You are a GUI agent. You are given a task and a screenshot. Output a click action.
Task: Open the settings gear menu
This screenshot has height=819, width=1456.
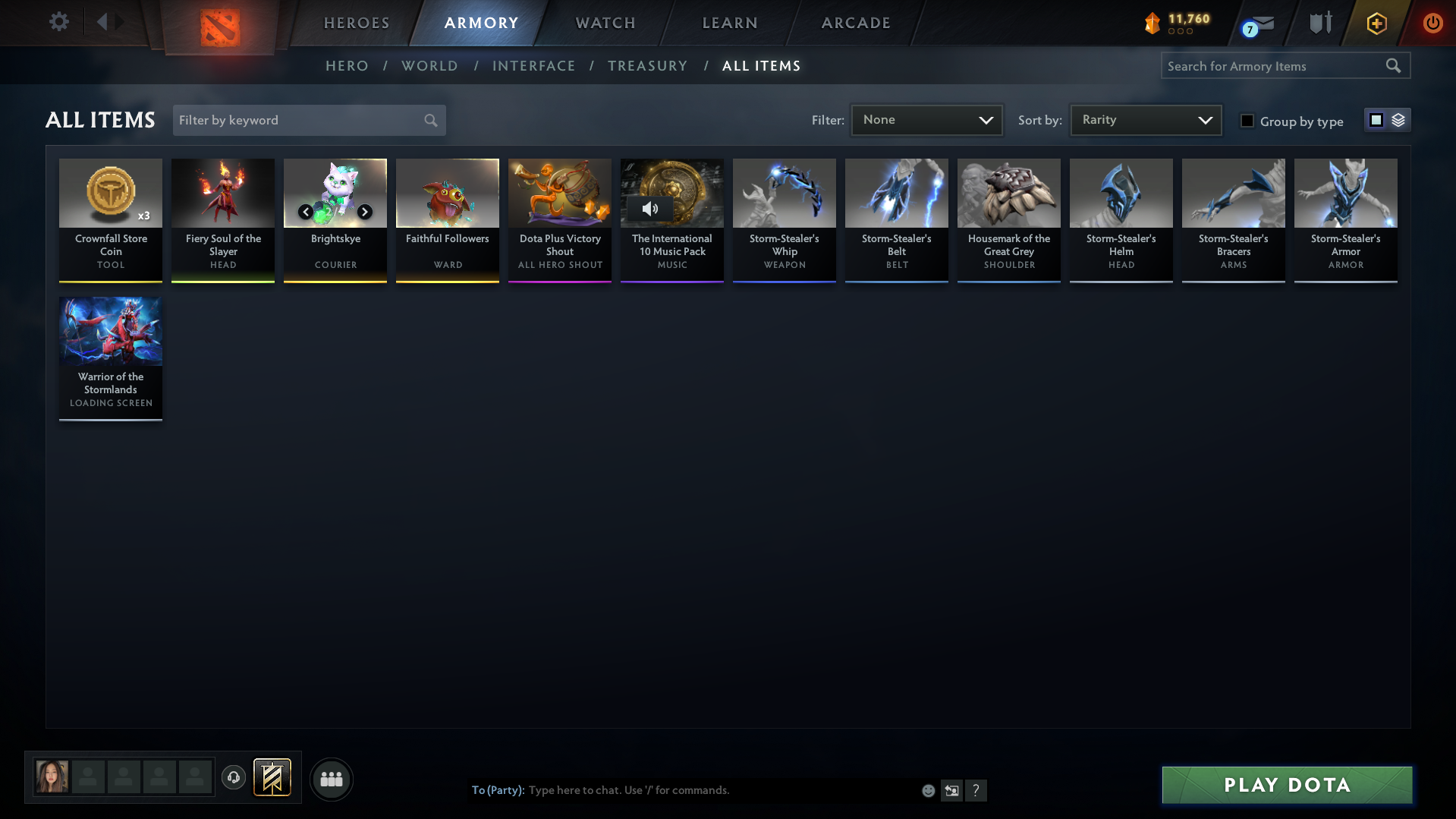point(58,22)
